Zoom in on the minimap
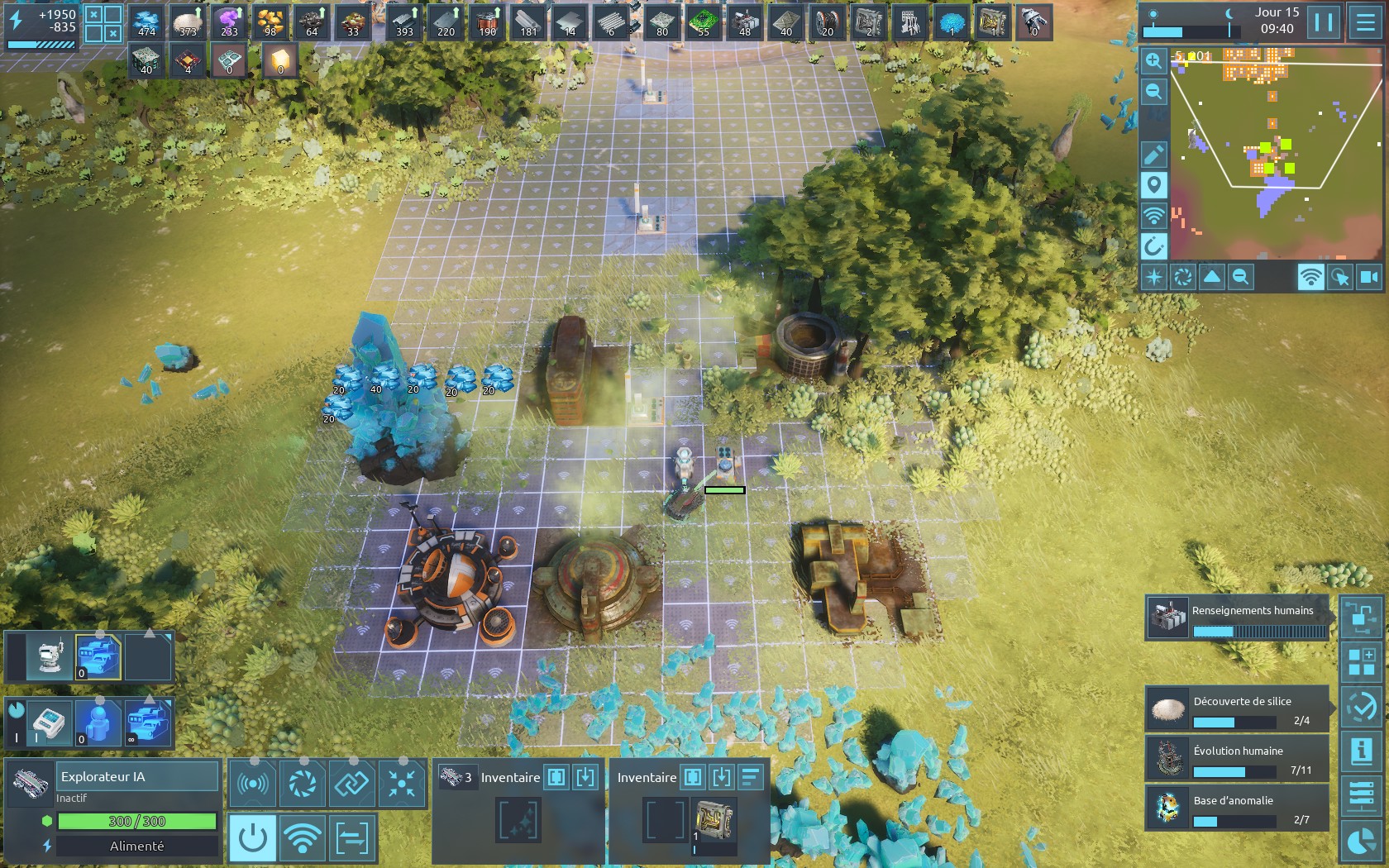This screenshot has height=868, width=1389. click(1153, 60)
